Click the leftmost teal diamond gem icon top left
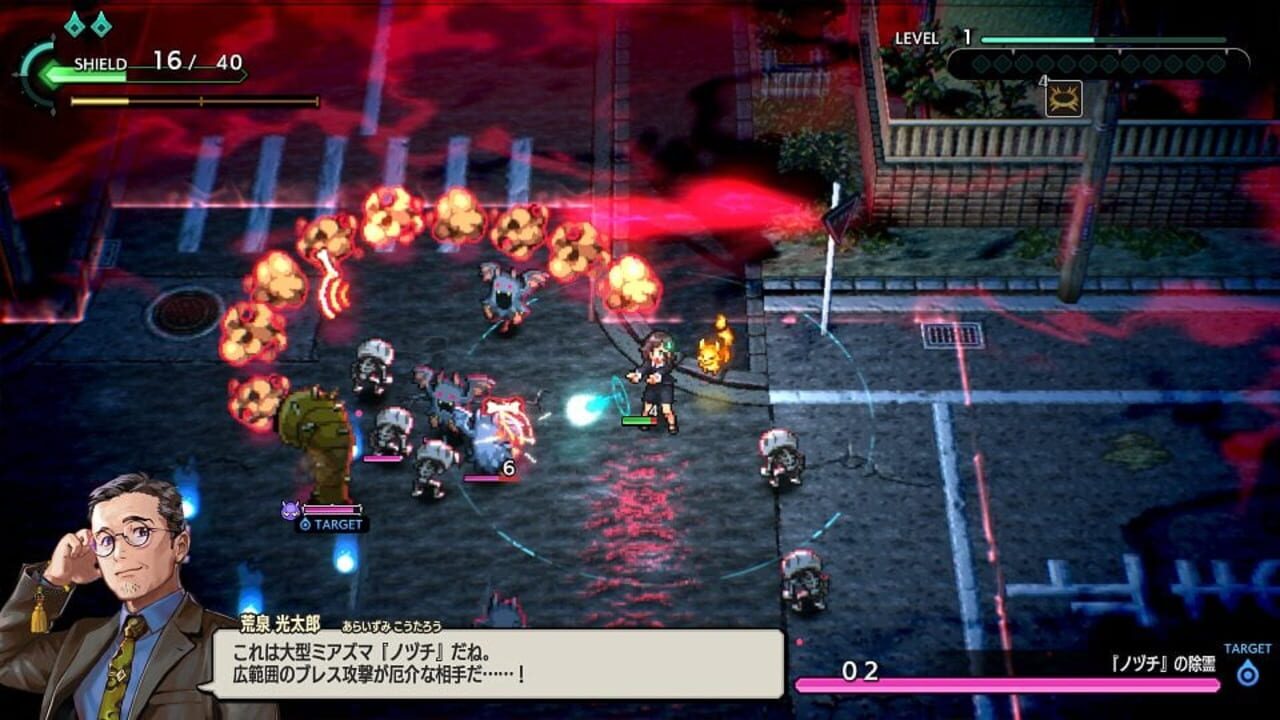The height and width of the screenshot is (720, 1280). point(74,25)
